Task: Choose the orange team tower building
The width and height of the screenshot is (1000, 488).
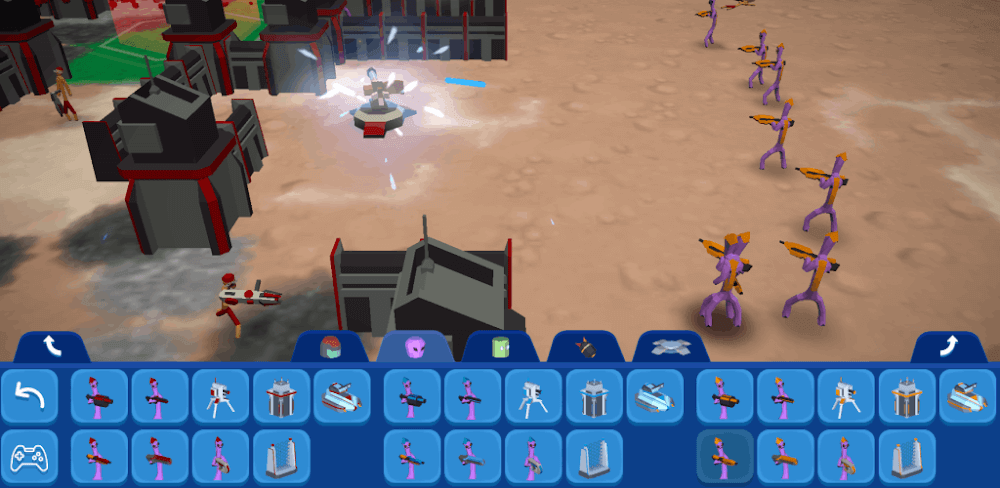Action: pos(907,397)
